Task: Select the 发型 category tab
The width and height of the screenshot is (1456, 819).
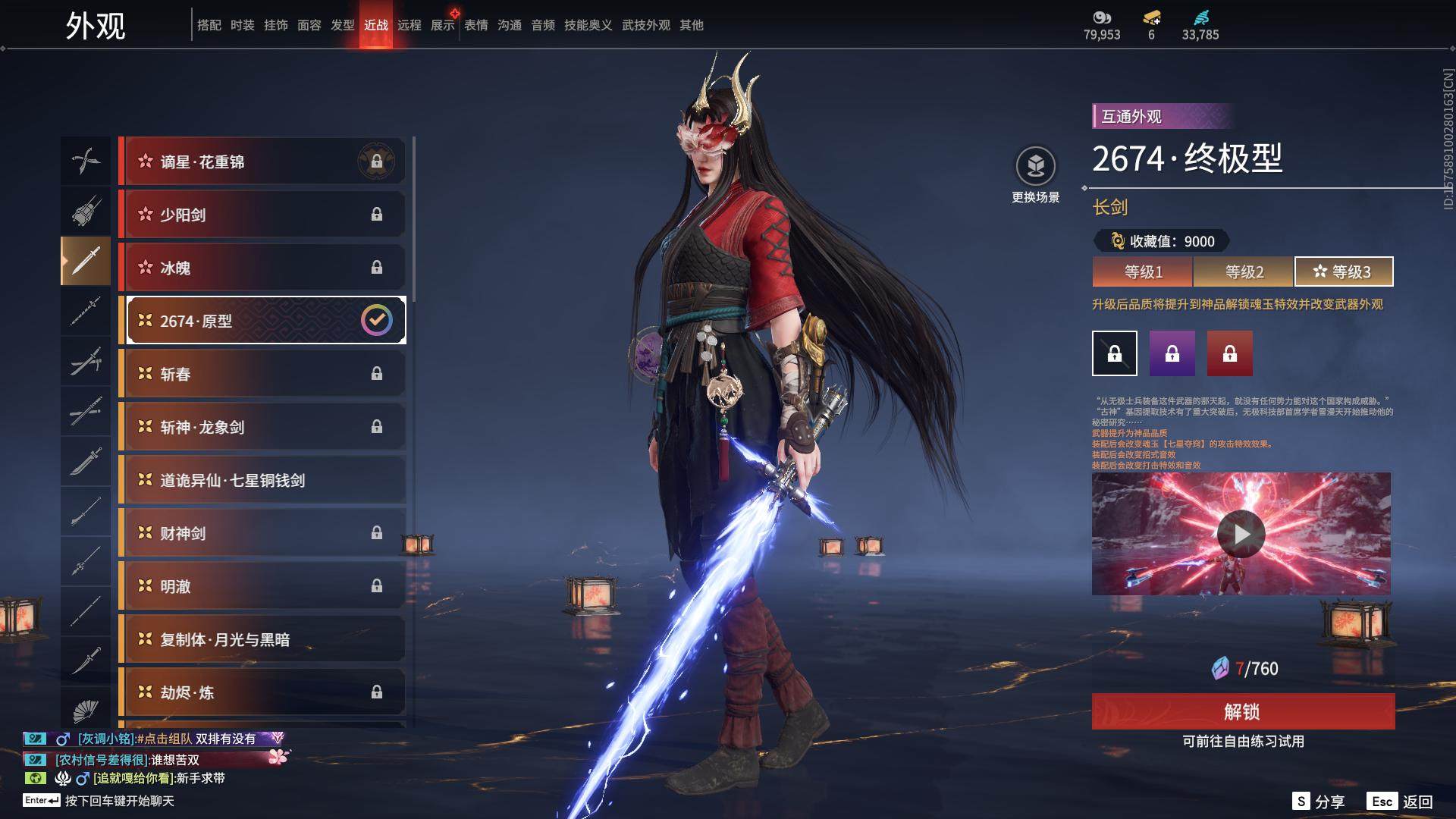Action: coord(343,25)
